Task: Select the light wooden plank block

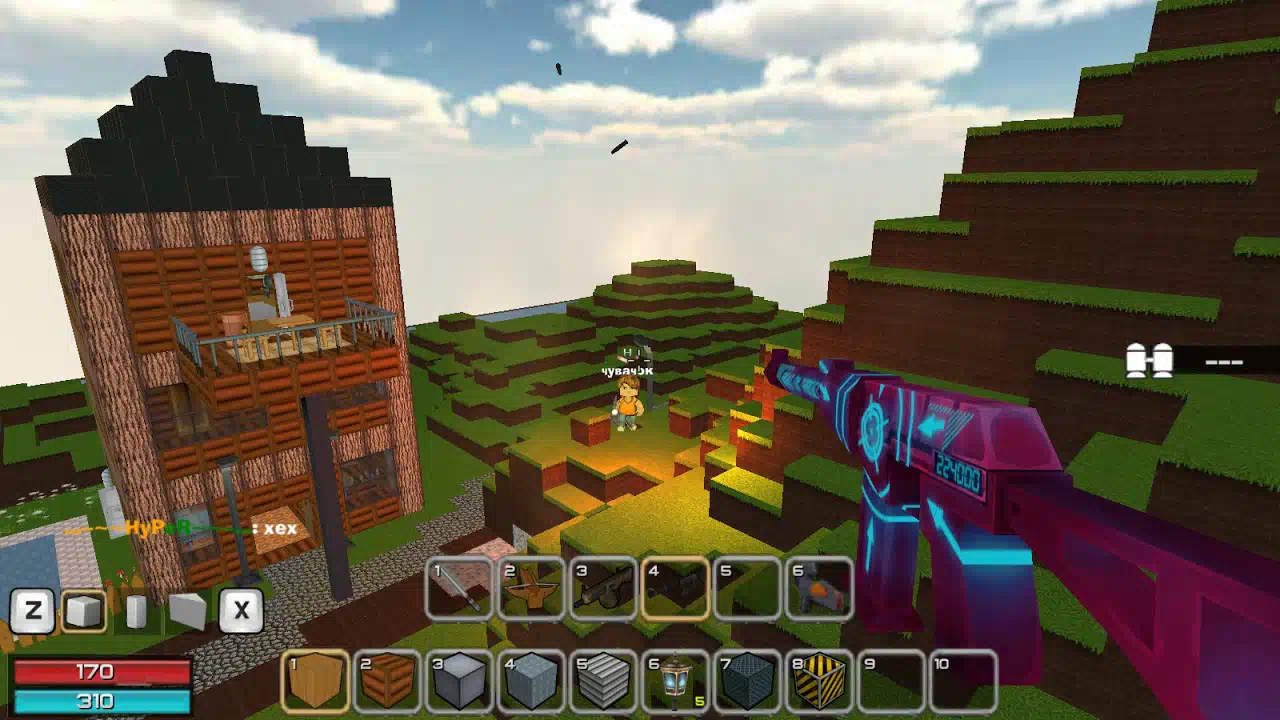Action: coord(315,682)
